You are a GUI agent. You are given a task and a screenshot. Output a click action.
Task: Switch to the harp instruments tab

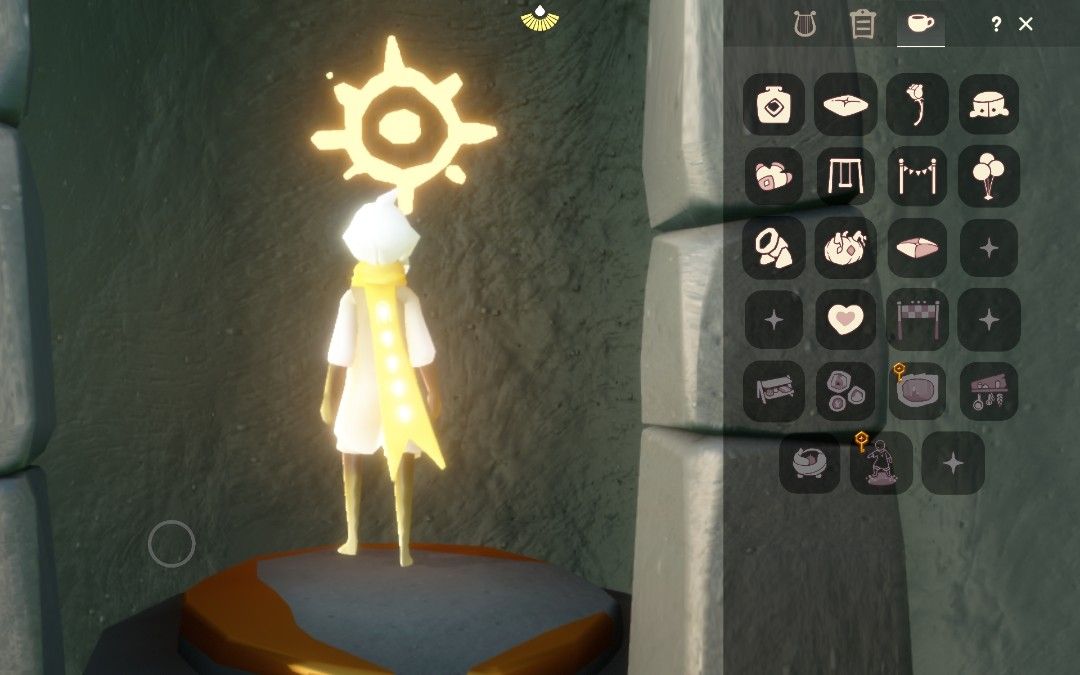[805, 24]
